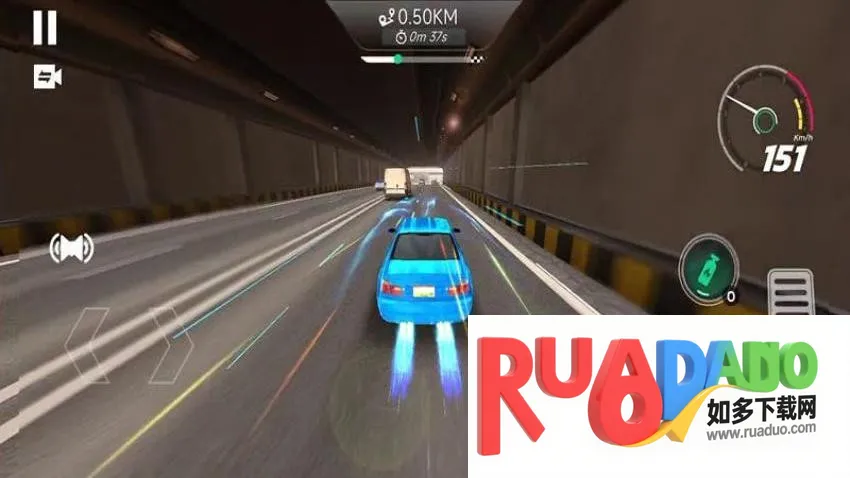The width and height of the screenshot is (850, 478).
Task: Steer left with the left arrow
Action: pyautogui.click(x=87, y=345)
